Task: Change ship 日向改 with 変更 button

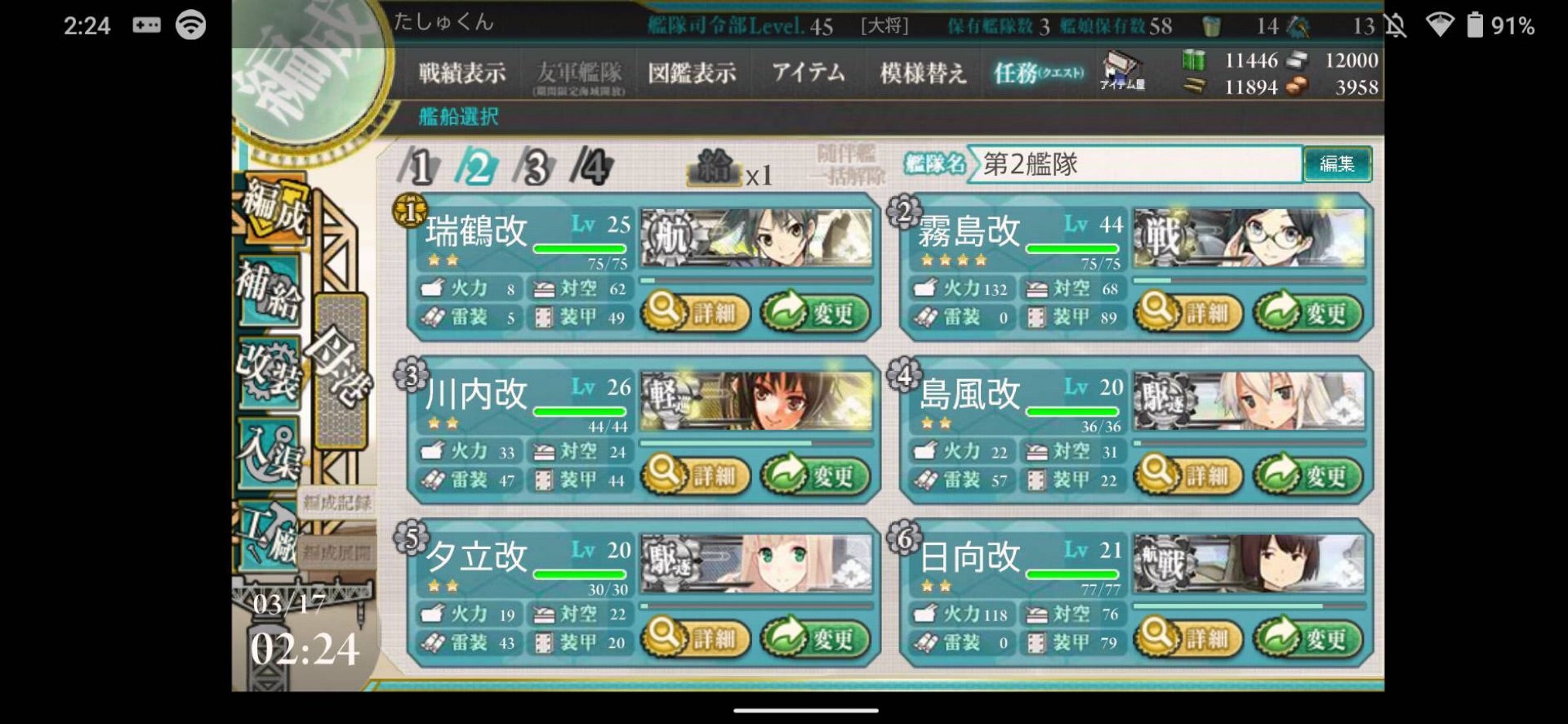Action: point(1307,637)
